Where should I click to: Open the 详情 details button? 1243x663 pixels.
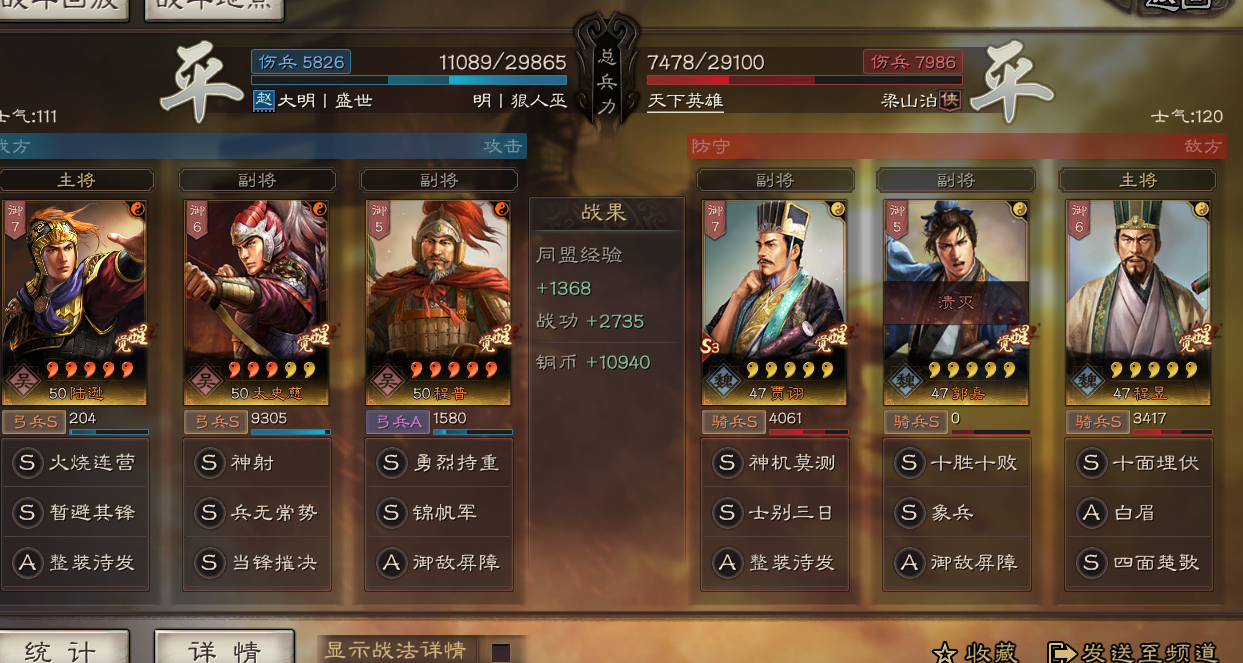tap(224, 649)
